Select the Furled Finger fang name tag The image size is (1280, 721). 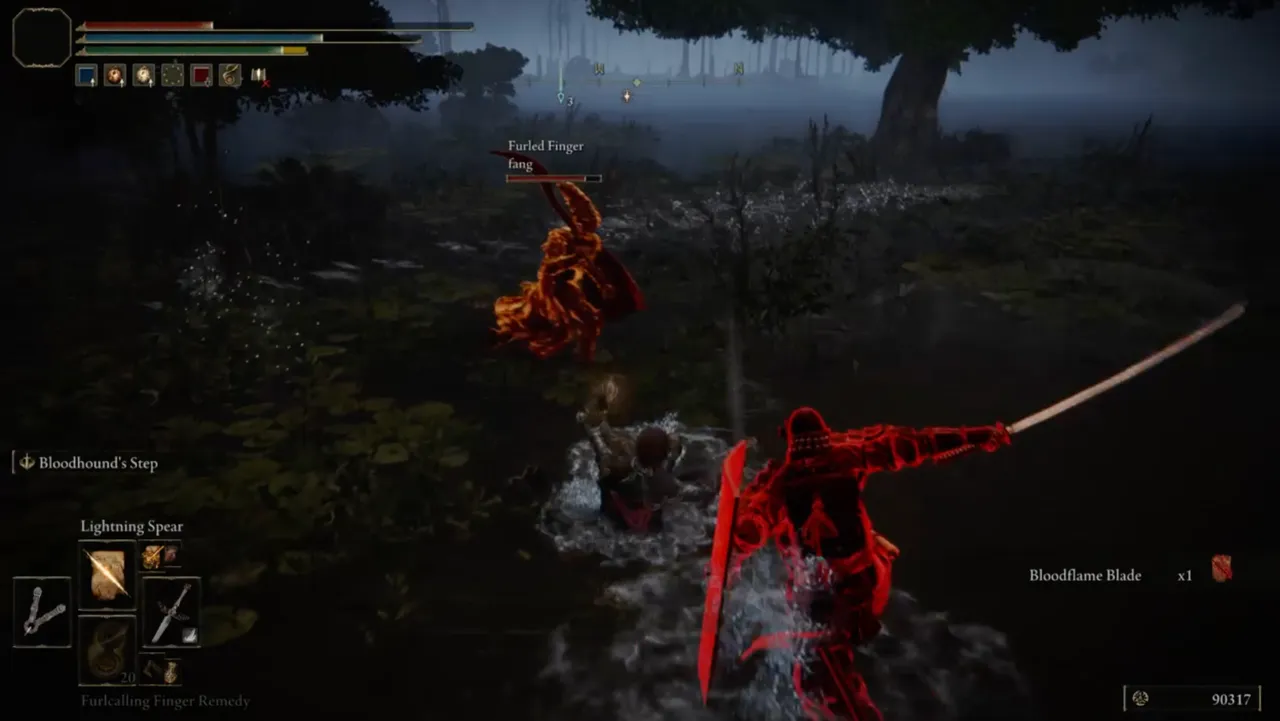click(x=545, y=155)
